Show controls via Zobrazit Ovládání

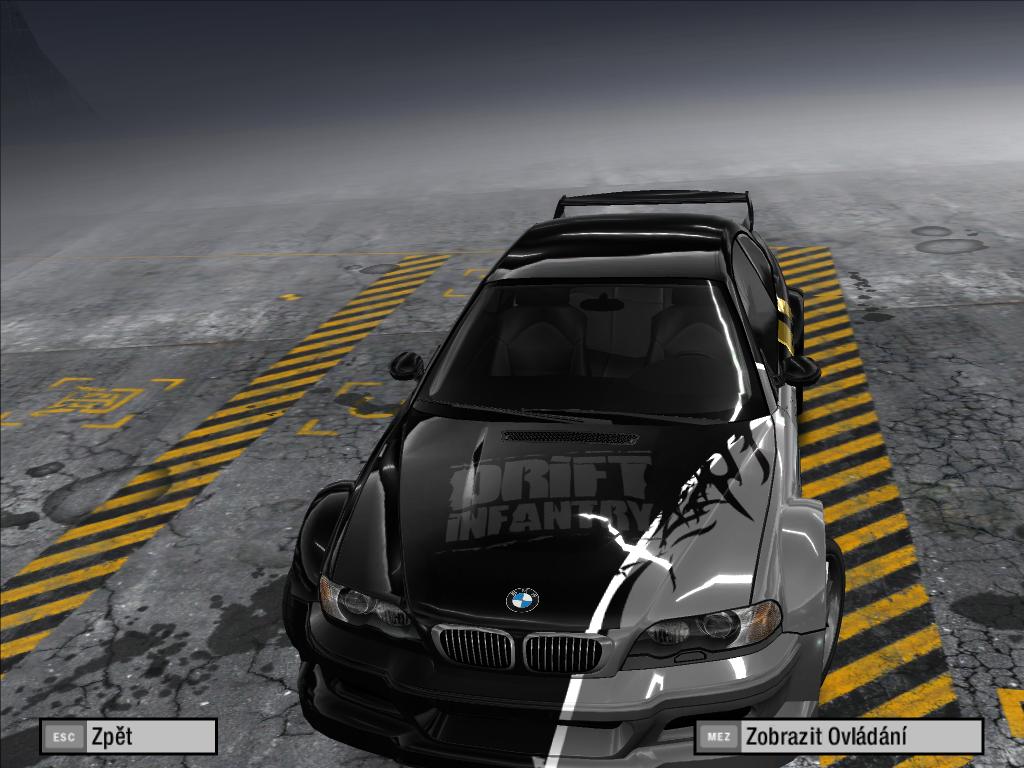(x=838, y=737)
